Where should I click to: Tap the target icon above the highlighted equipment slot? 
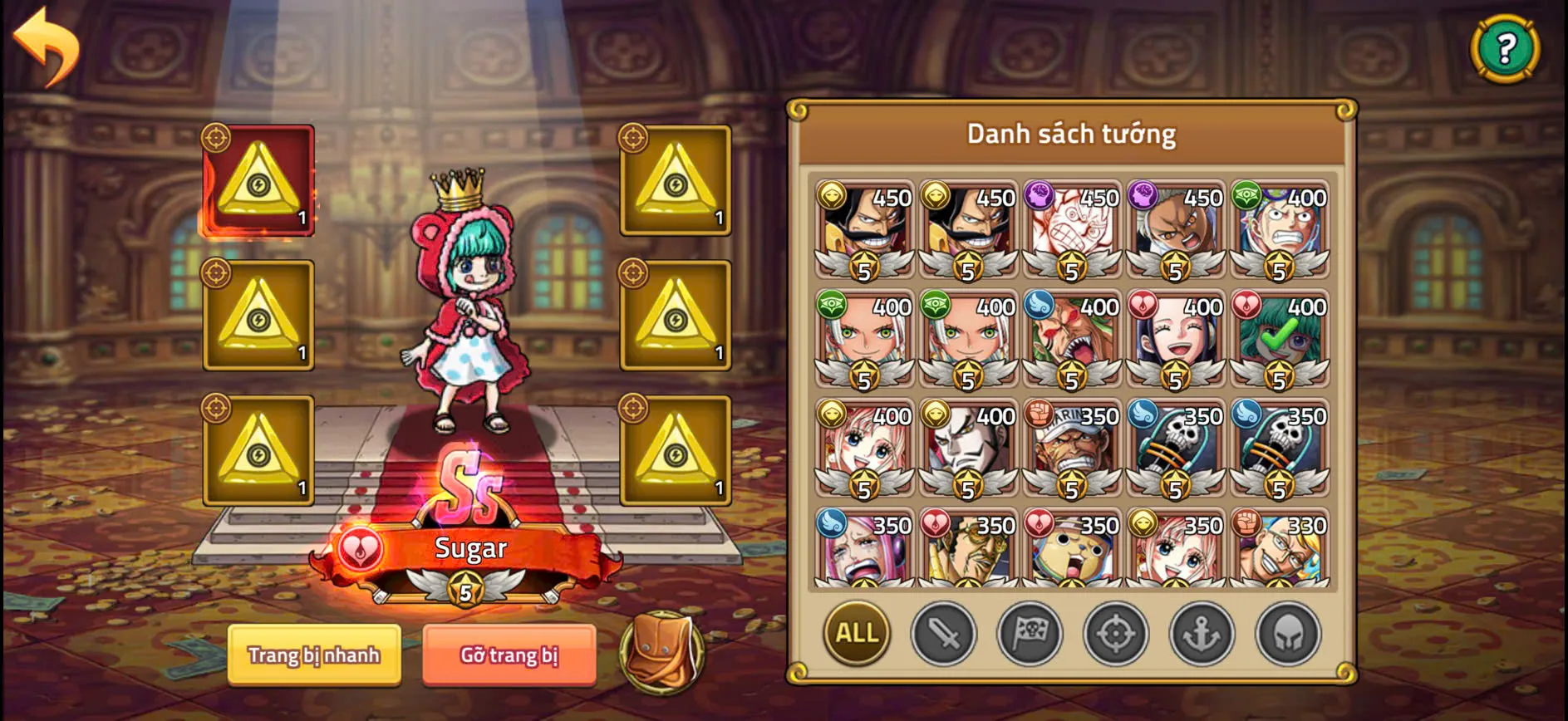click(215, 137)
